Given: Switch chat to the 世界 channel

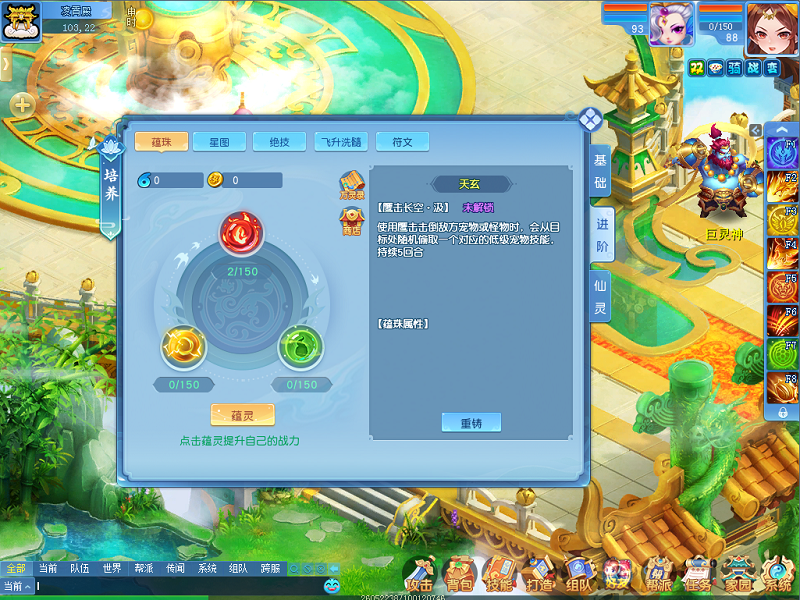Looking at the screenshot, I should click(111, 568).
